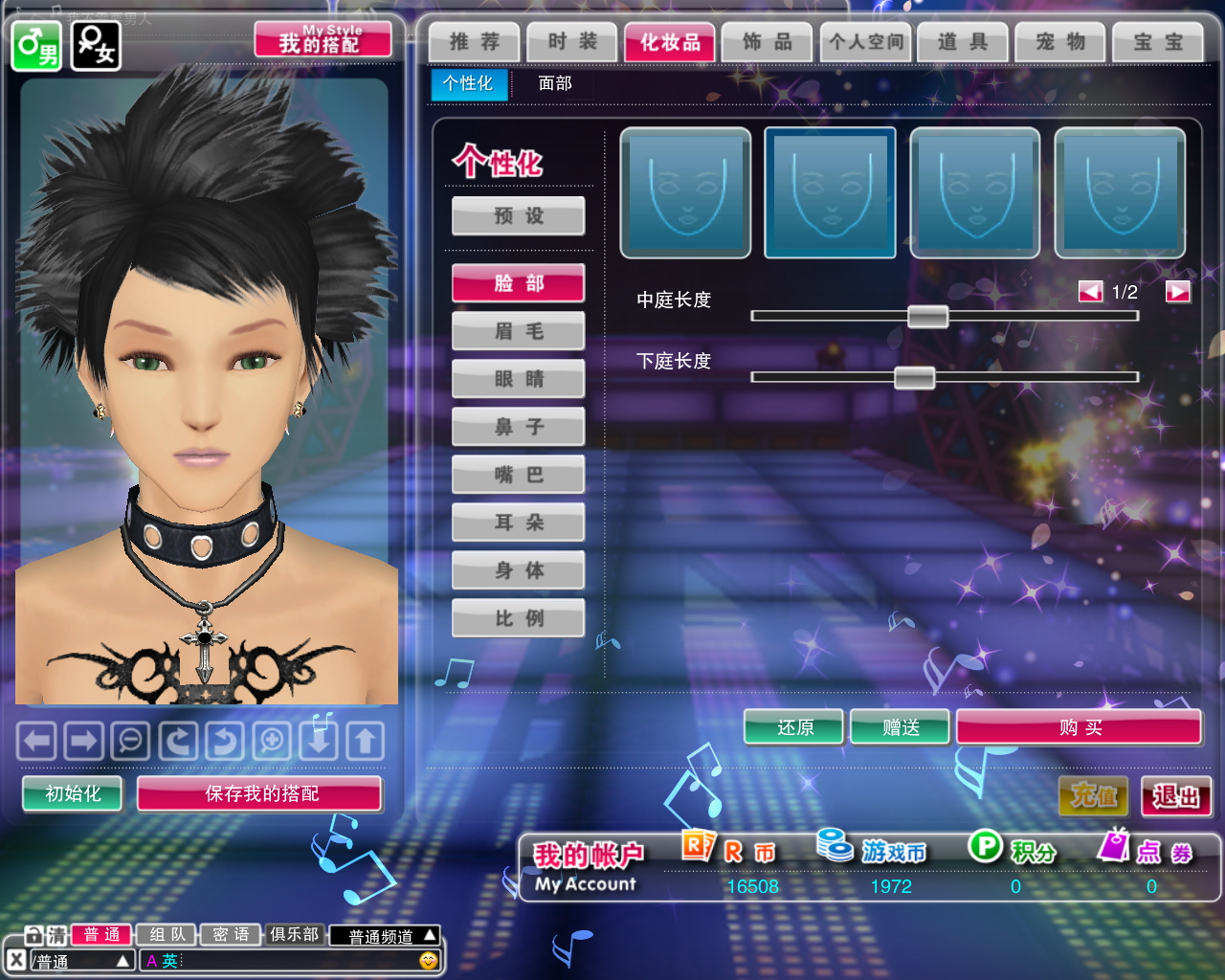Open the 身体 body category
1225x980 pixels.
[519, 570]
